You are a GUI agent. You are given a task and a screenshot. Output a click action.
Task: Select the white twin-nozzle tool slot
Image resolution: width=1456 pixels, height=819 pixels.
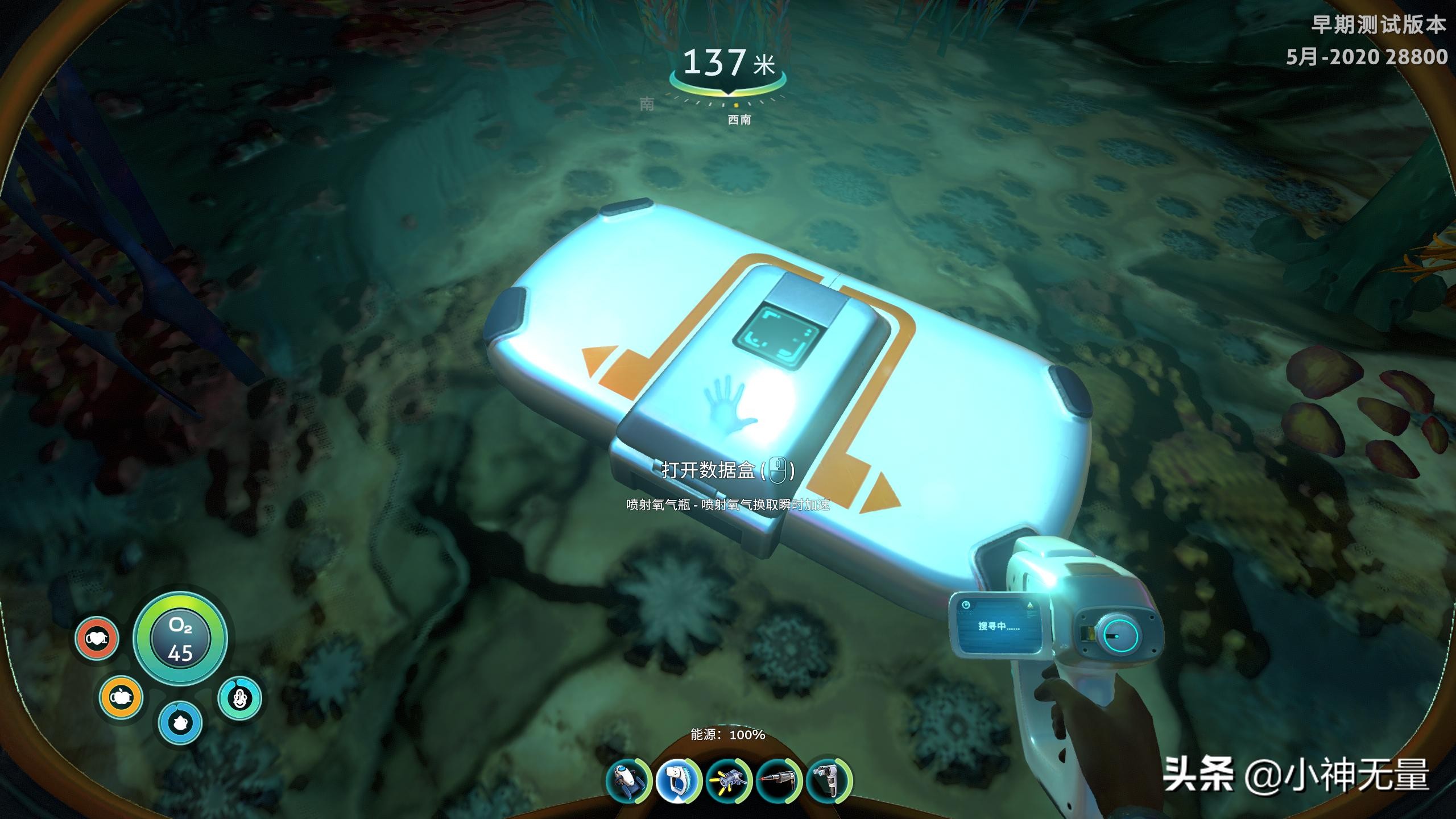click(x=829, y=781)
